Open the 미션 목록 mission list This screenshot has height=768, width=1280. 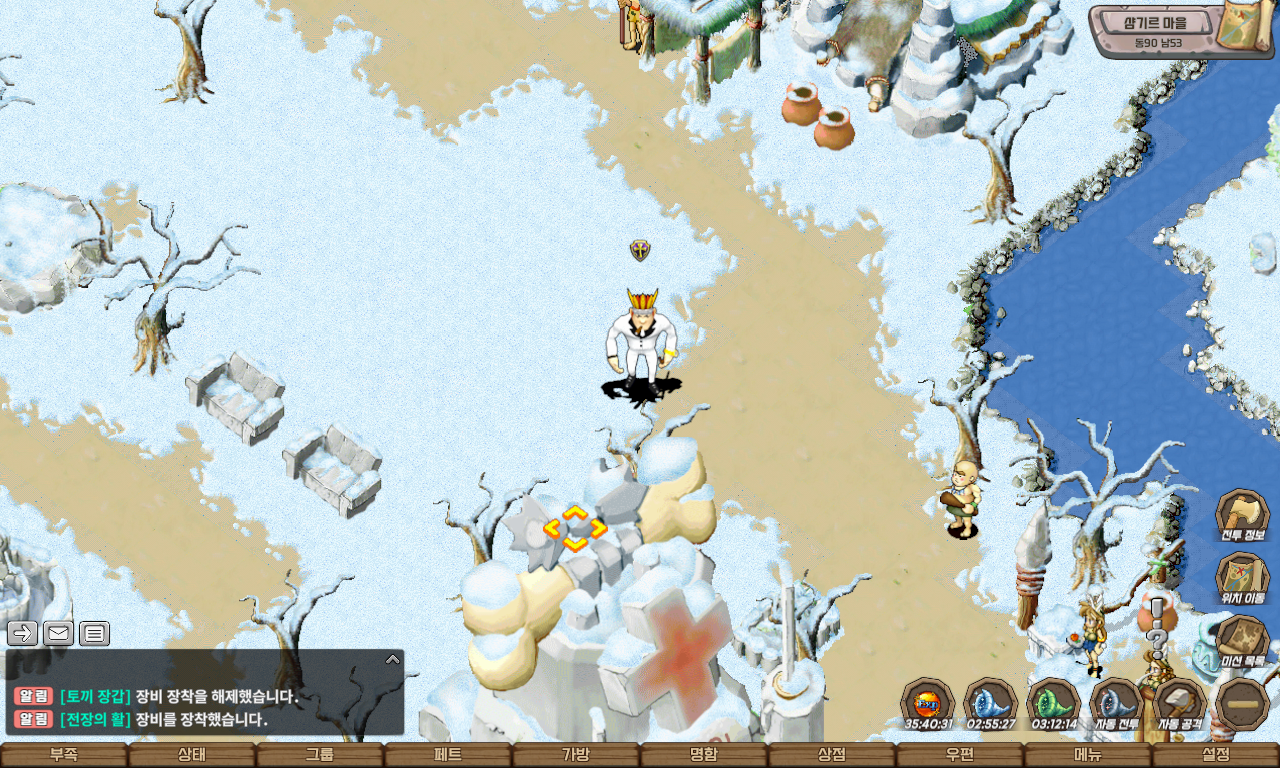coord(1242,642)
